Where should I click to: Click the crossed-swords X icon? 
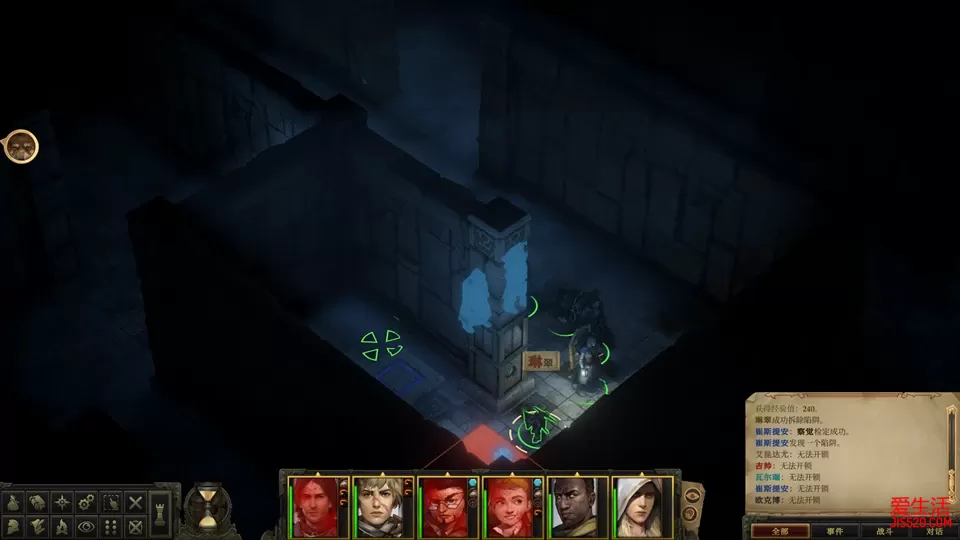point(135,502)
